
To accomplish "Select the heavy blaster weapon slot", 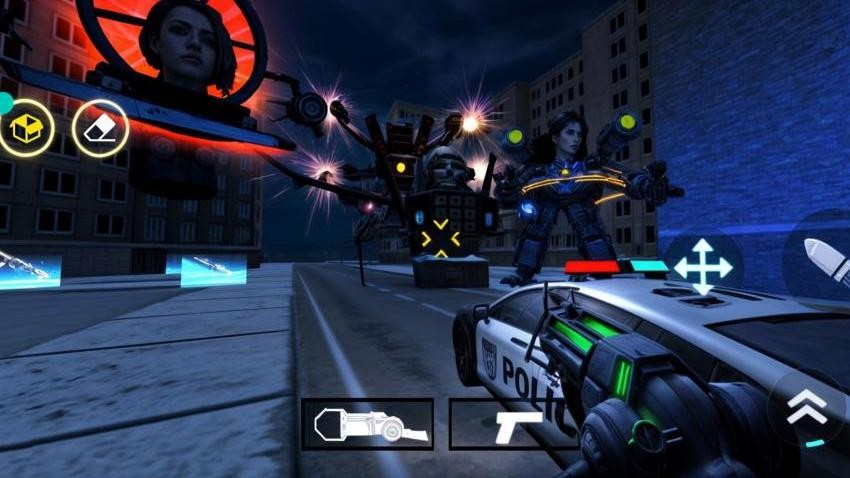I will tap(367, 424).
